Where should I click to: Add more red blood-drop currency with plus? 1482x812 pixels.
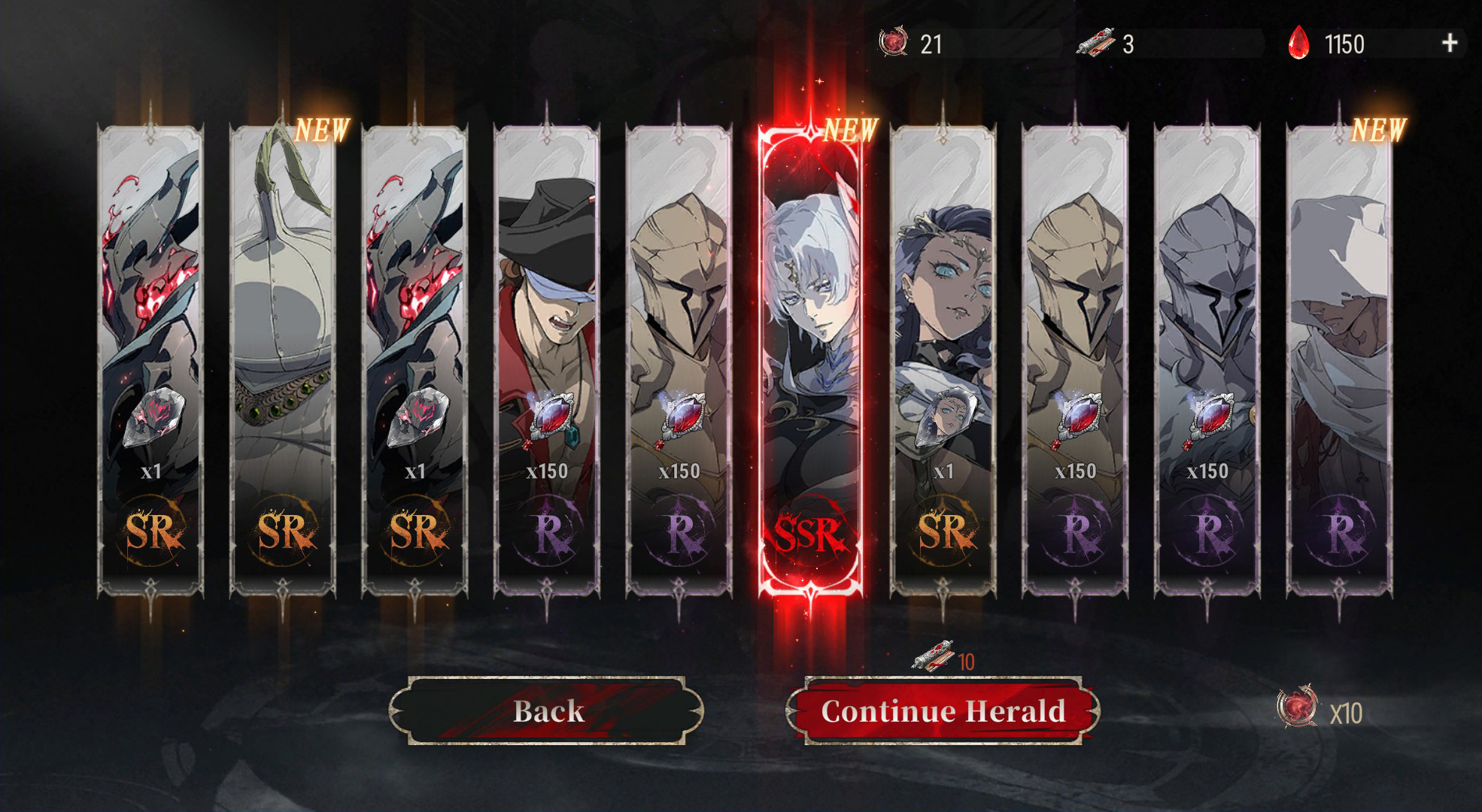[1449, 44]
